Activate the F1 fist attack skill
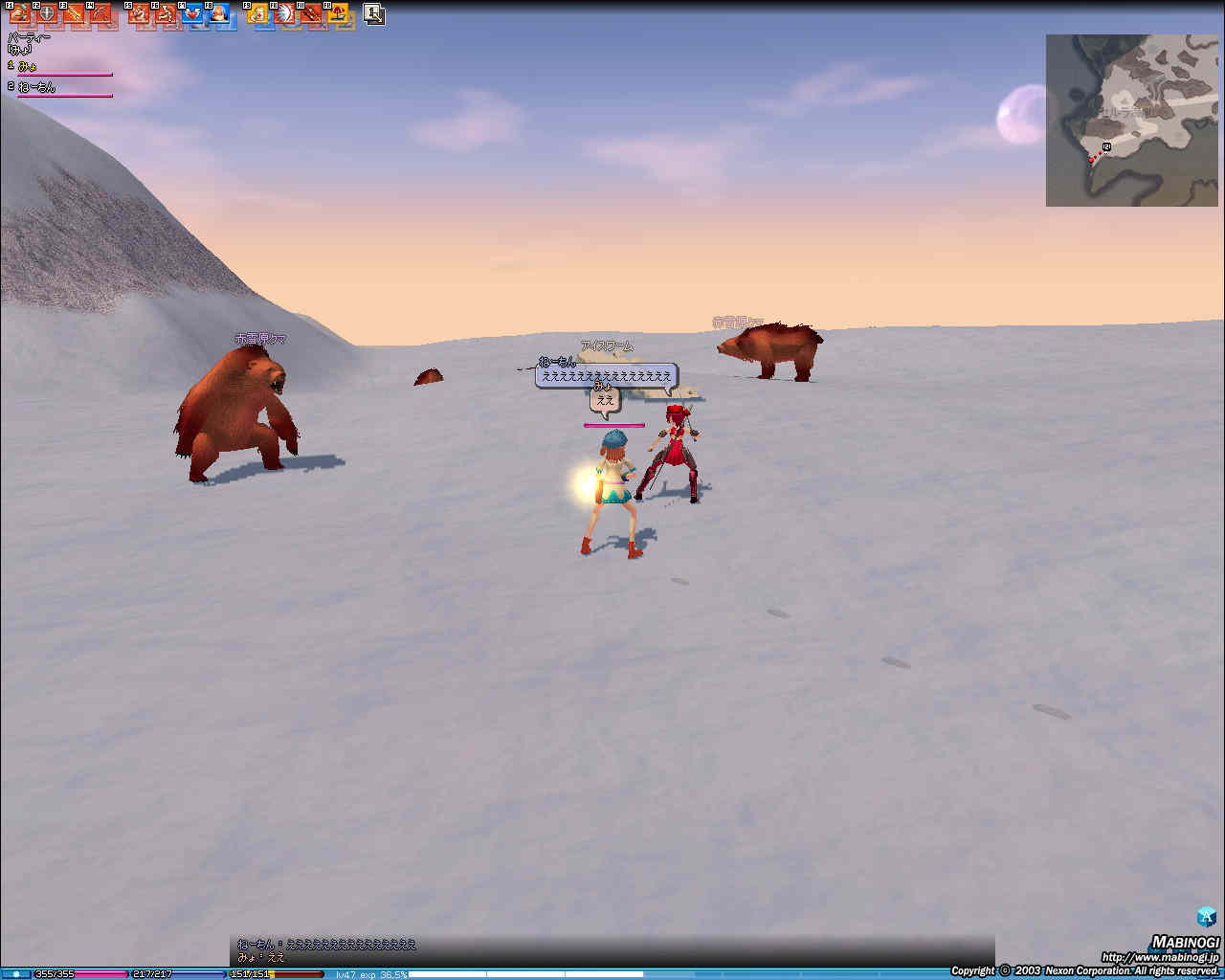 (x=20, y=14)
